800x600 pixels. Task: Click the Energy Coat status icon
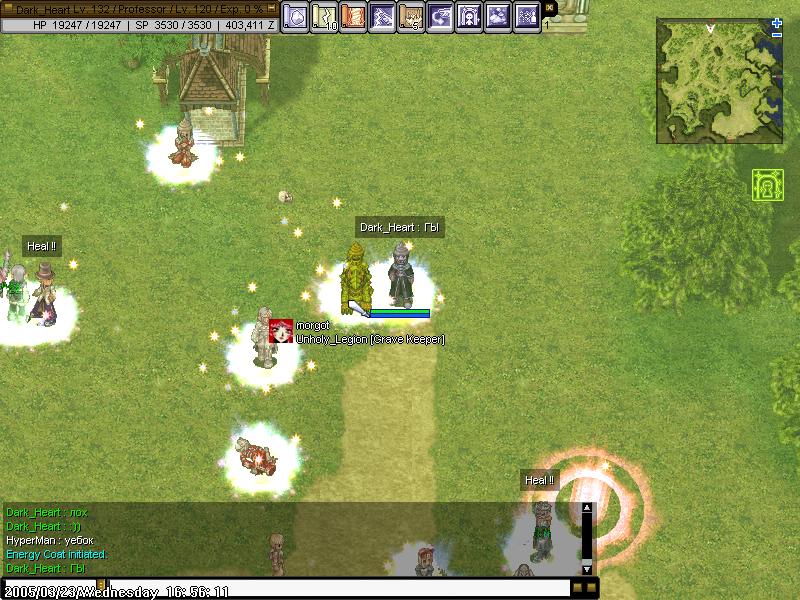[766, 185]
